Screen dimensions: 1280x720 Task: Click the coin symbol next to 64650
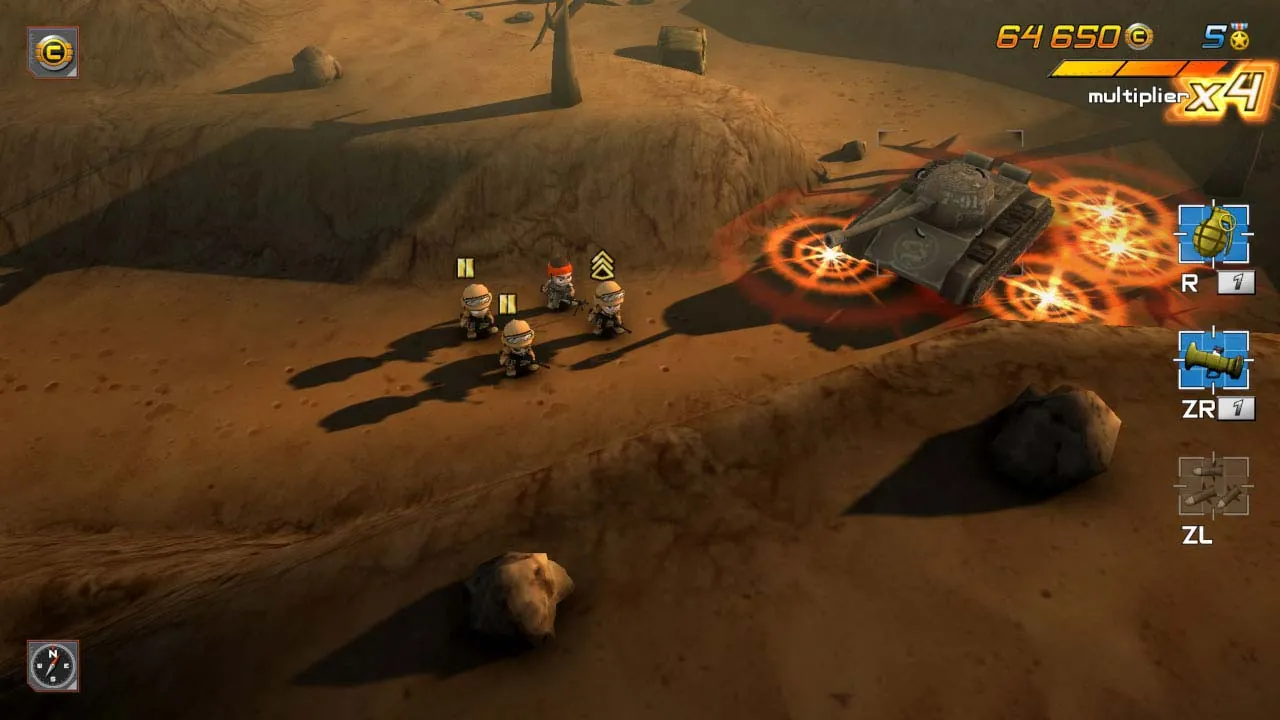pos(1138,37)
